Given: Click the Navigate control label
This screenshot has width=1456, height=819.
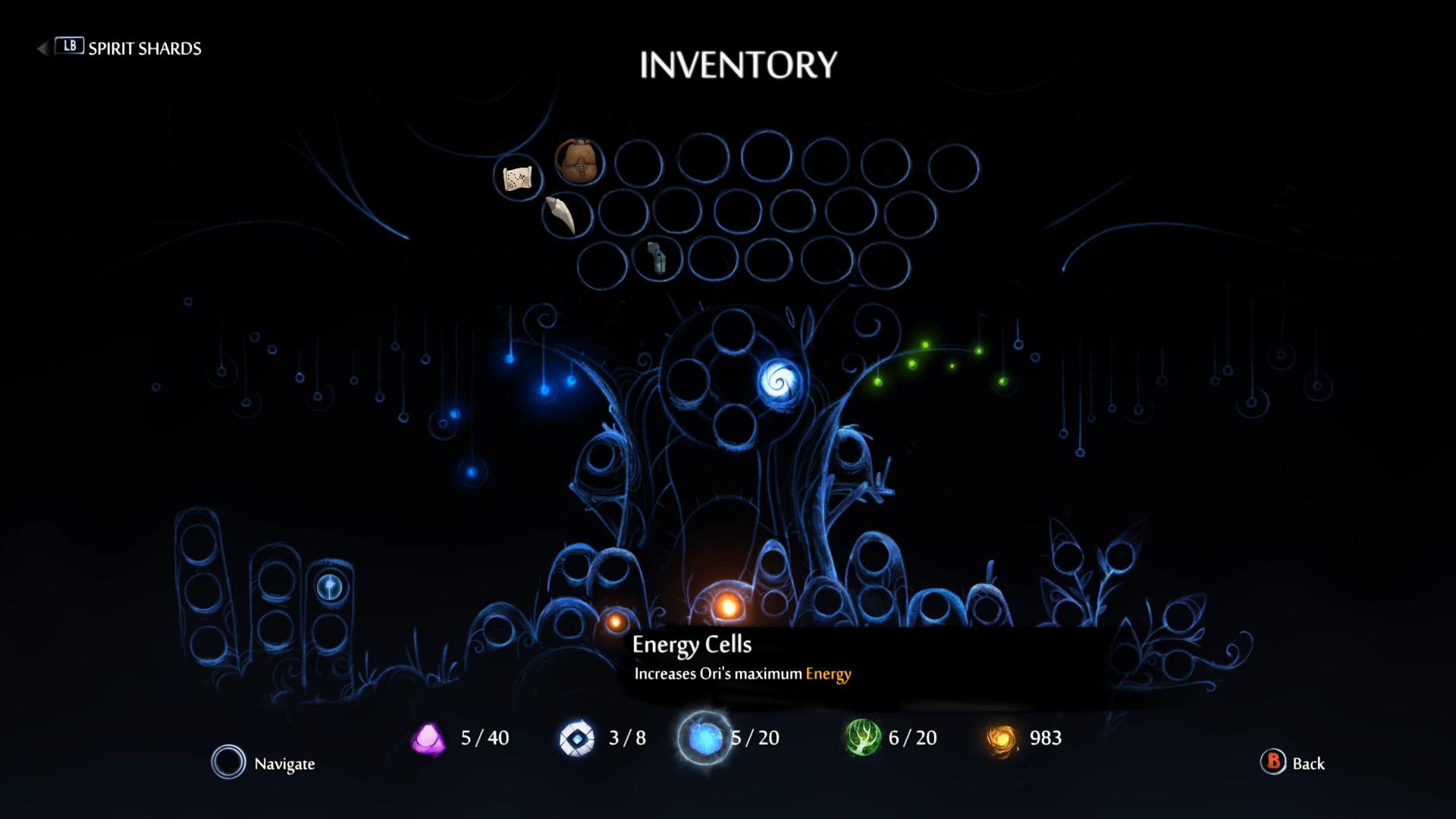Looking at the screenshot, I should pyautogui.click(x=286, y=764).
